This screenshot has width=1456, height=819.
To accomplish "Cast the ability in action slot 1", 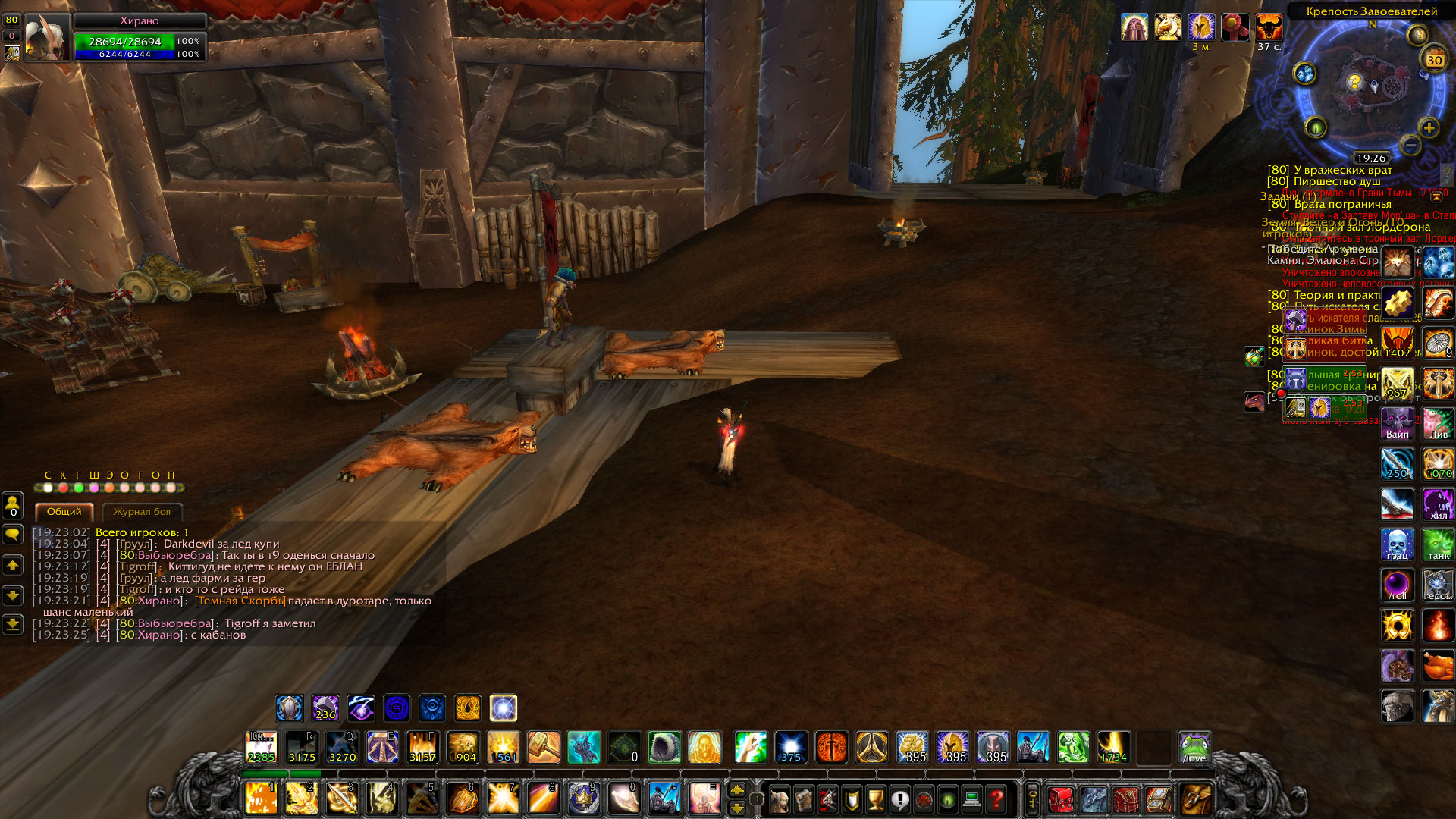I will coord(261,799).
